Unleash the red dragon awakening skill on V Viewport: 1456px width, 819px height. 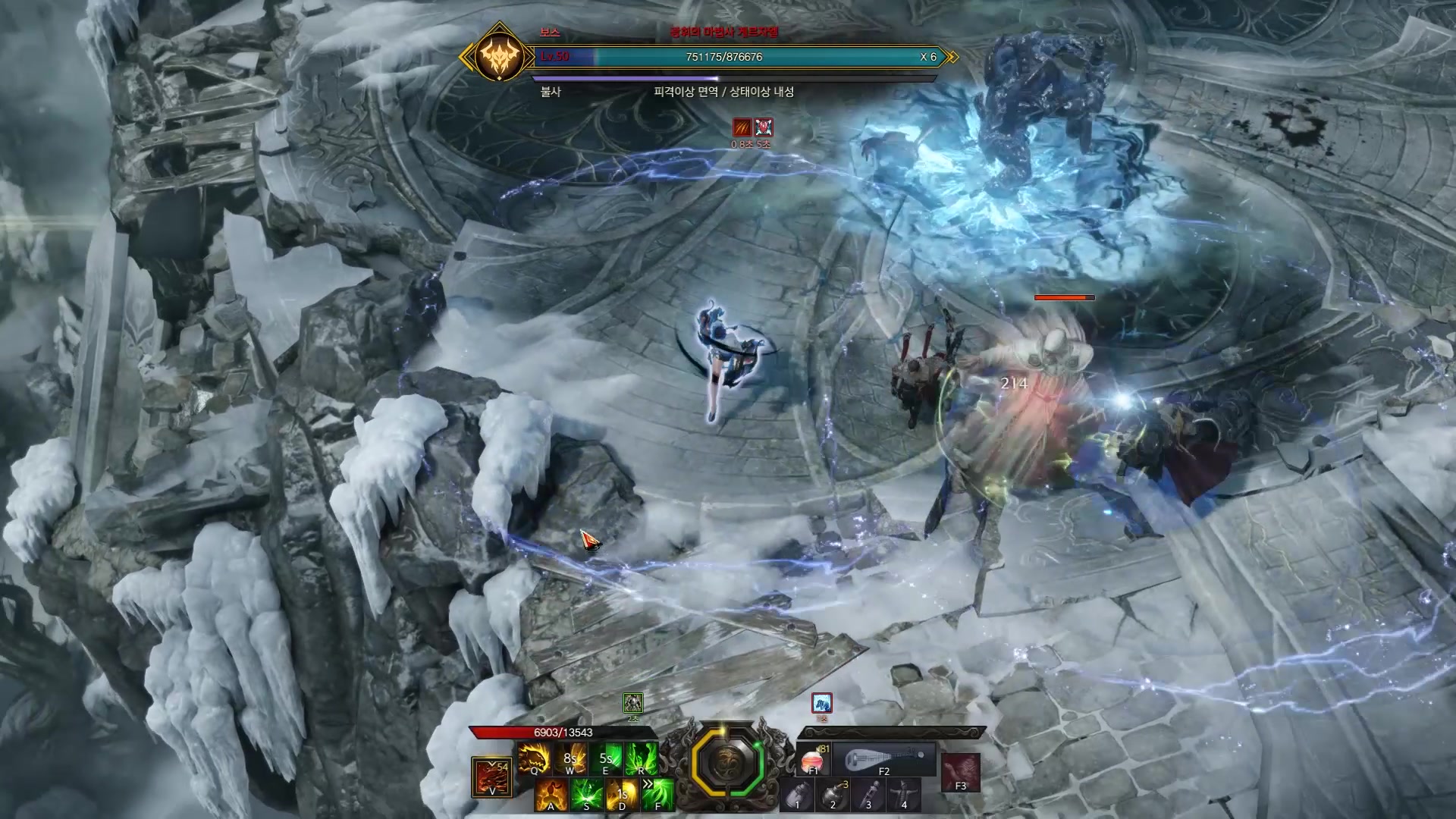[x=491, y=777]
